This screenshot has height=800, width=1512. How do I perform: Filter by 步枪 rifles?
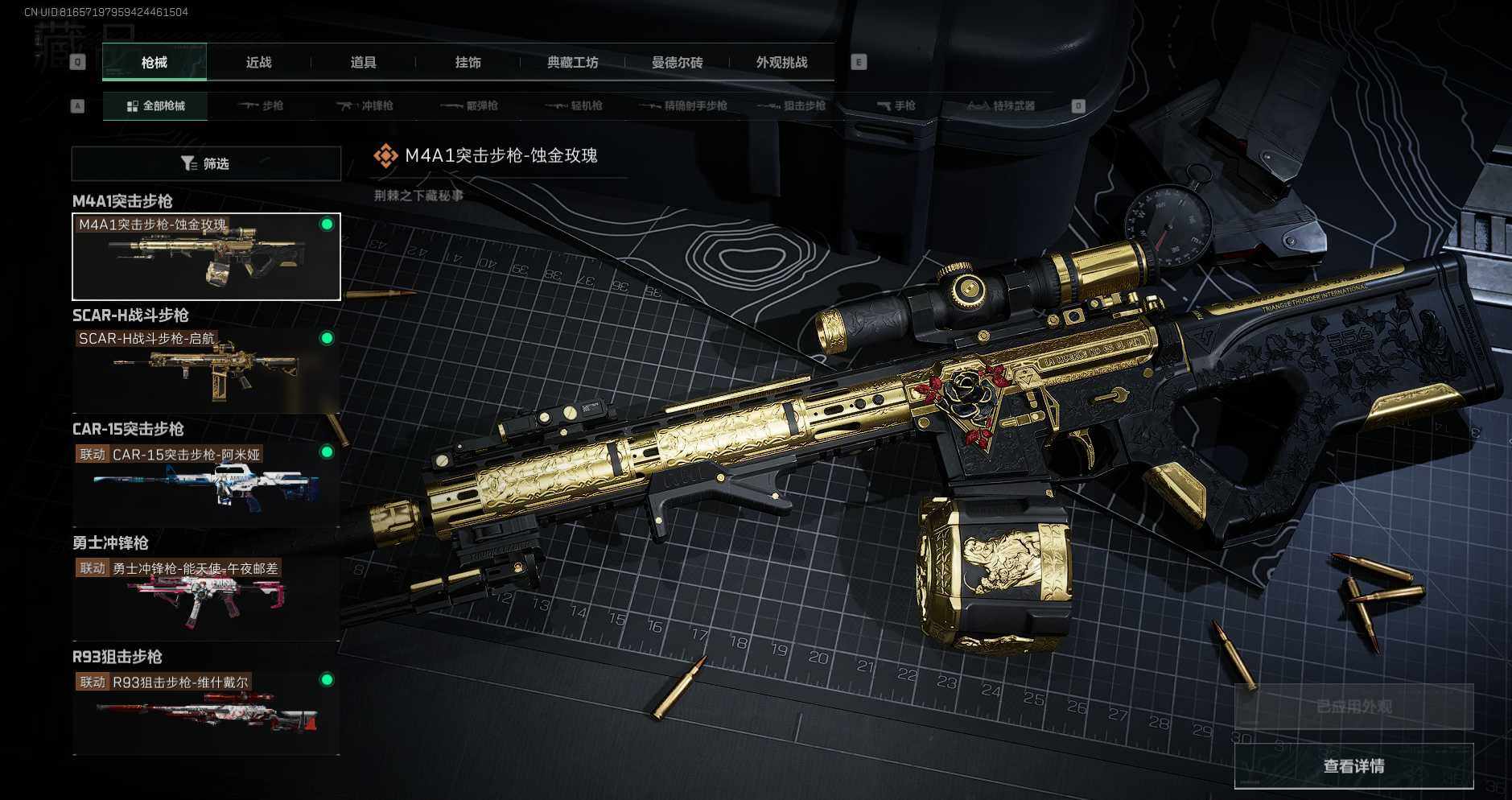click(261, 106)
